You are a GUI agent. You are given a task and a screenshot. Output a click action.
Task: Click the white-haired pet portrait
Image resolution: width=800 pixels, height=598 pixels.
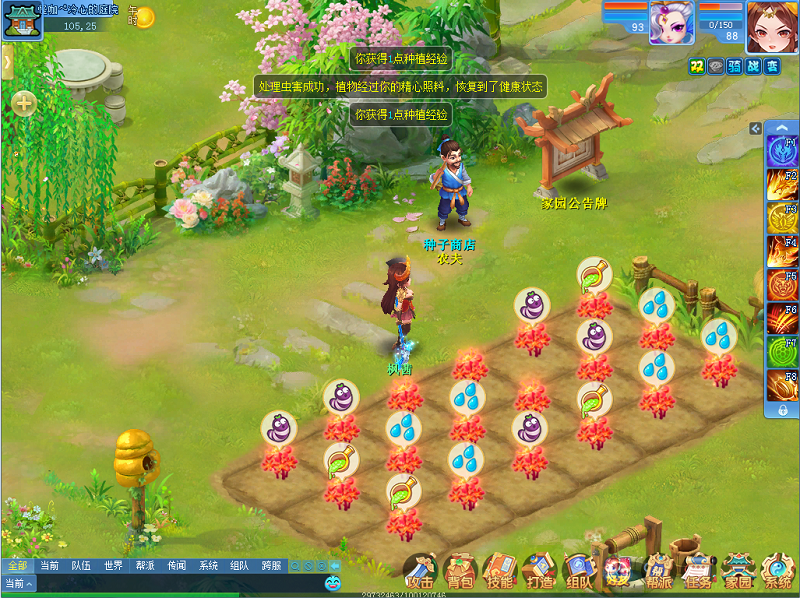672,24
